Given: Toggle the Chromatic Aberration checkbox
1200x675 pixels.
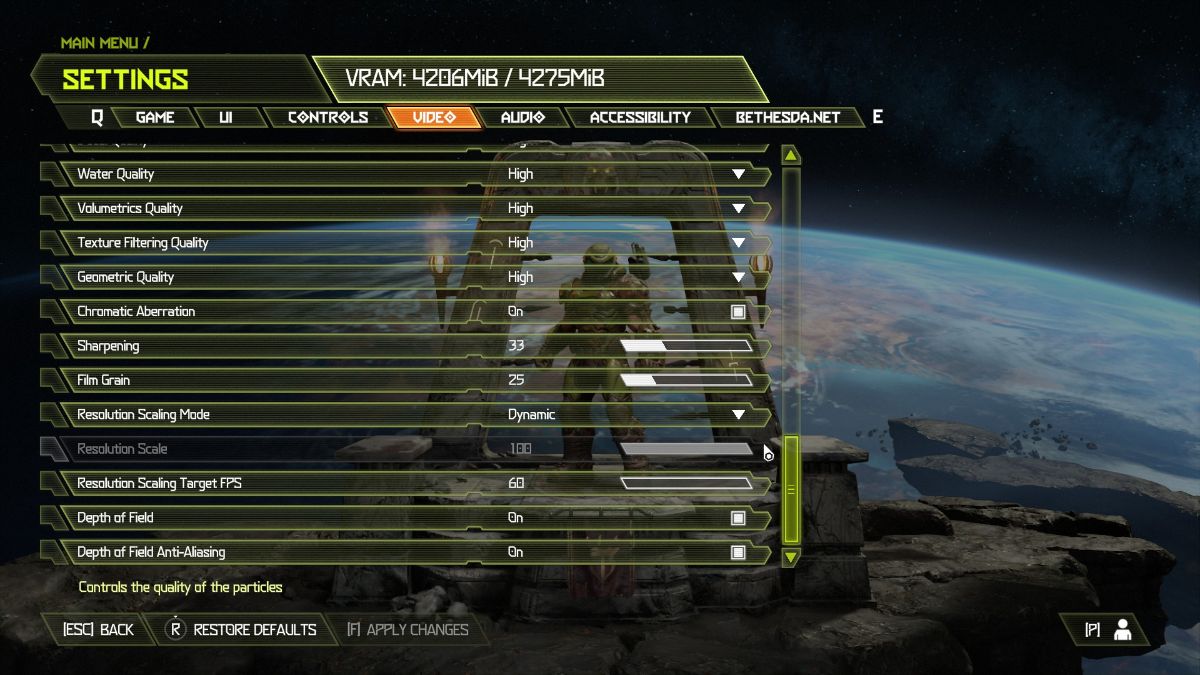Looking at the screenshot, I should tap(738, 312).
